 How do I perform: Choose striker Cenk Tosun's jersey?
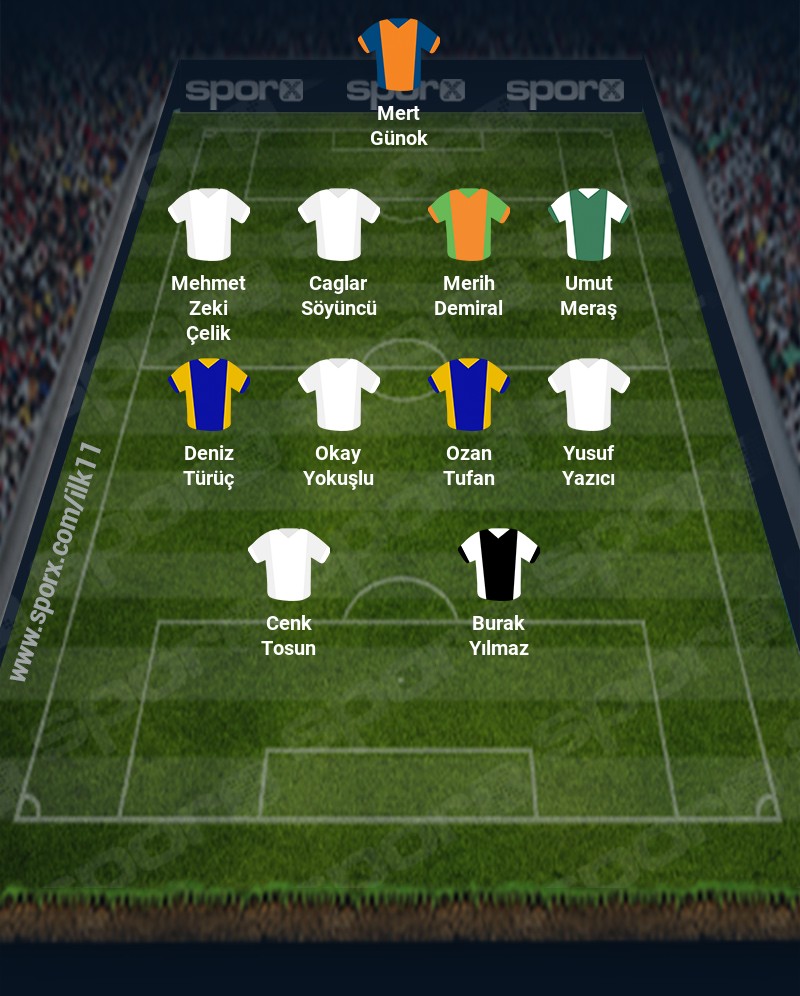tap(289, 564)
